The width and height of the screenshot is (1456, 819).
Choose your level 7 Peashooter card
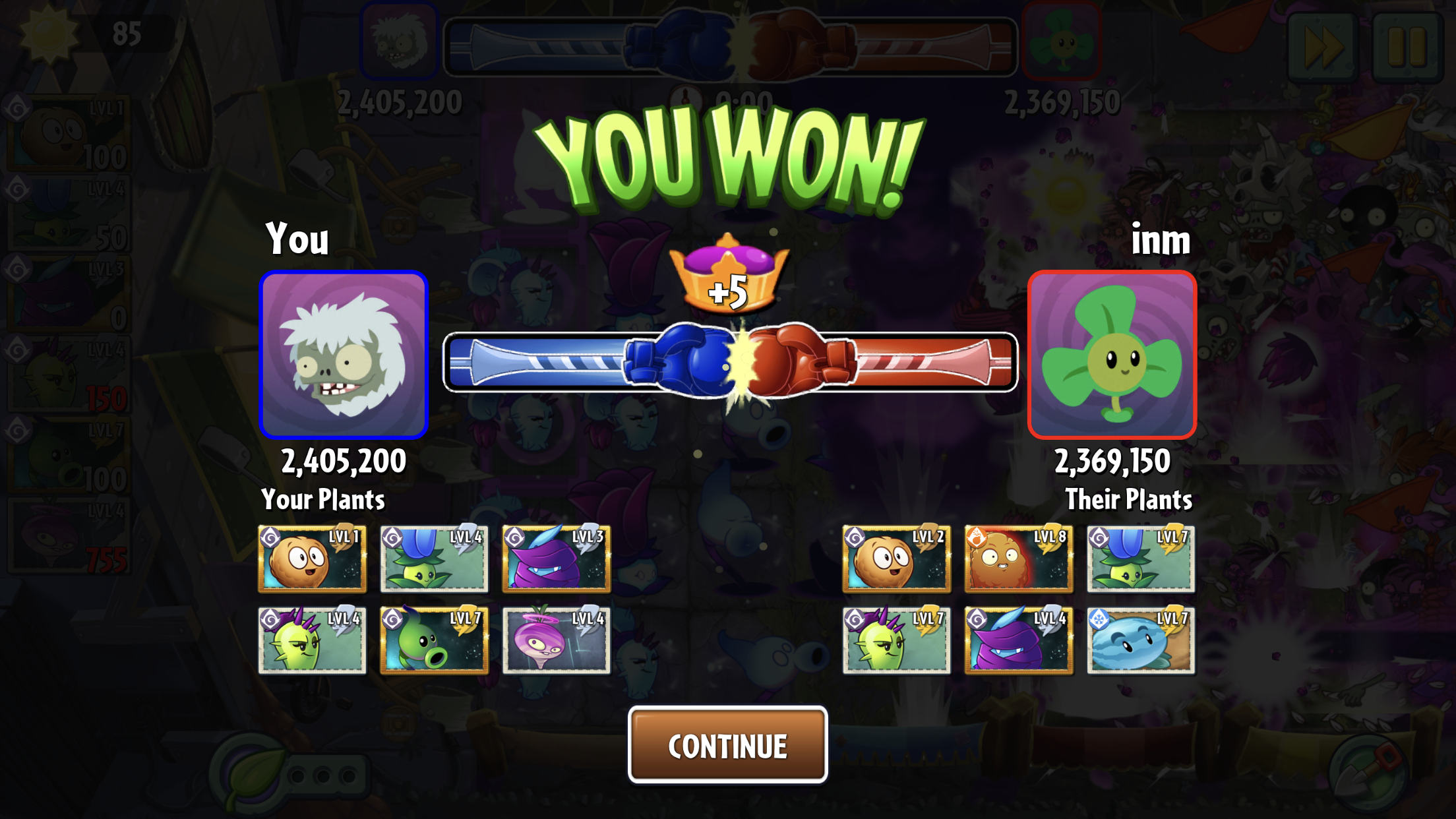click(x=434, y=640)
